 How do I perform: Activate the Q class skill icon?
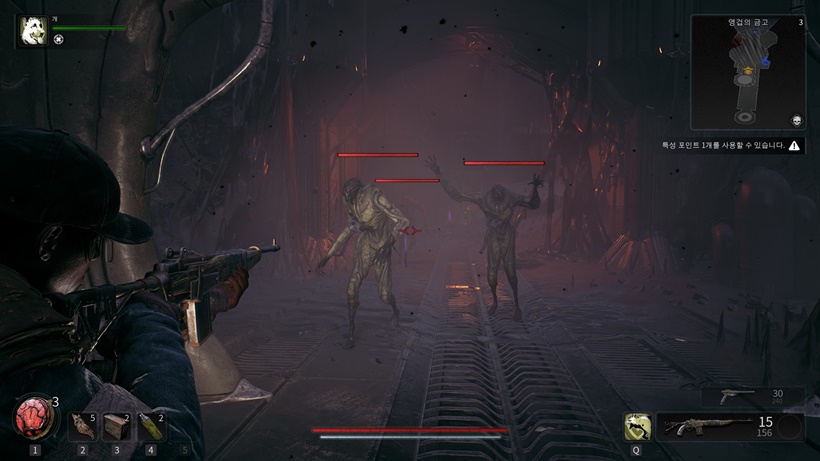pyautogui.click(x=637, y=427)
